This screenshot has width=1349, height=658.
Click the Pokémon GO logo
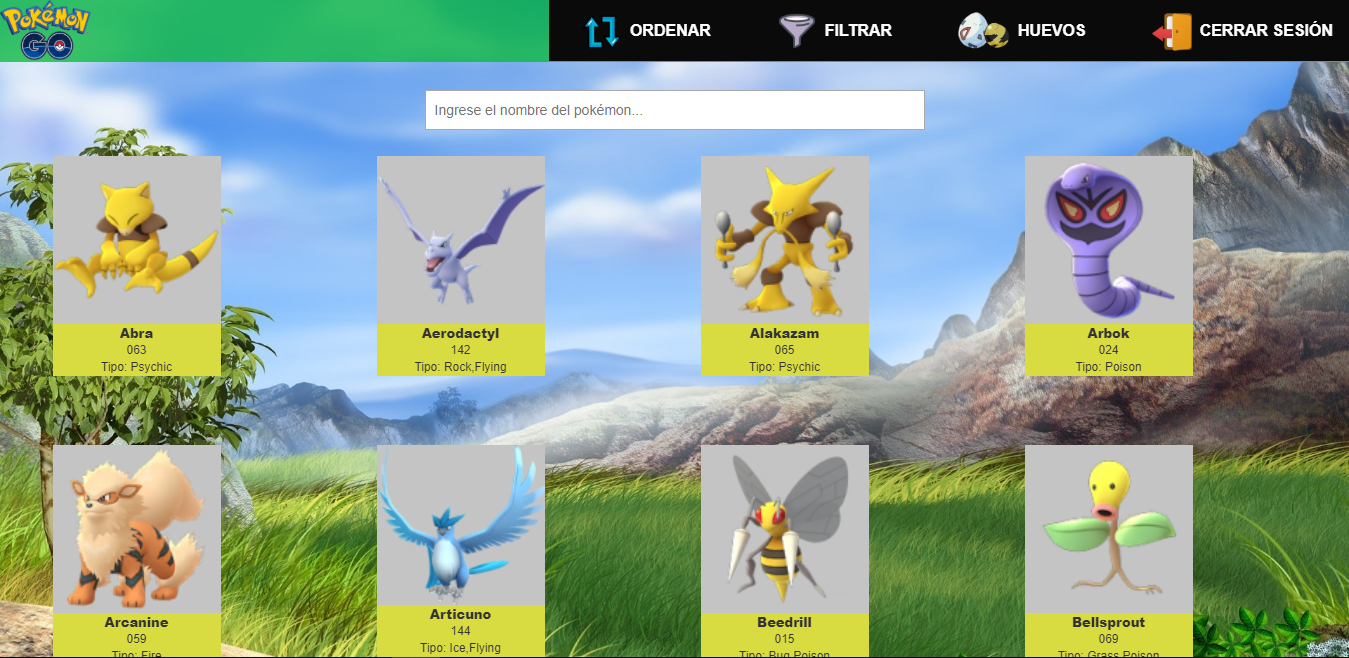pos(46,31)
